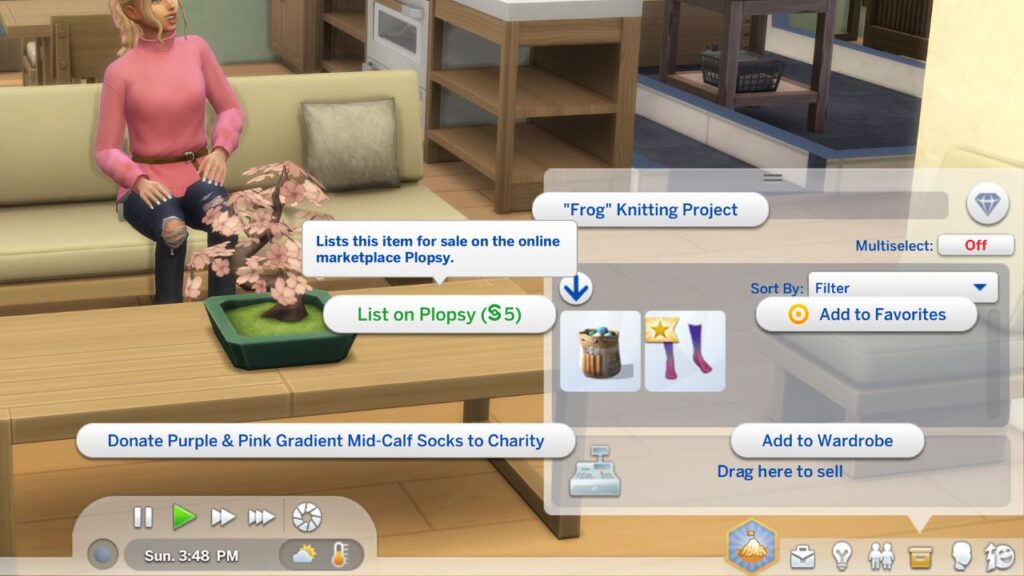Set game to triple fast-forward speed
Screen dimensions: 1024x576
261,517
